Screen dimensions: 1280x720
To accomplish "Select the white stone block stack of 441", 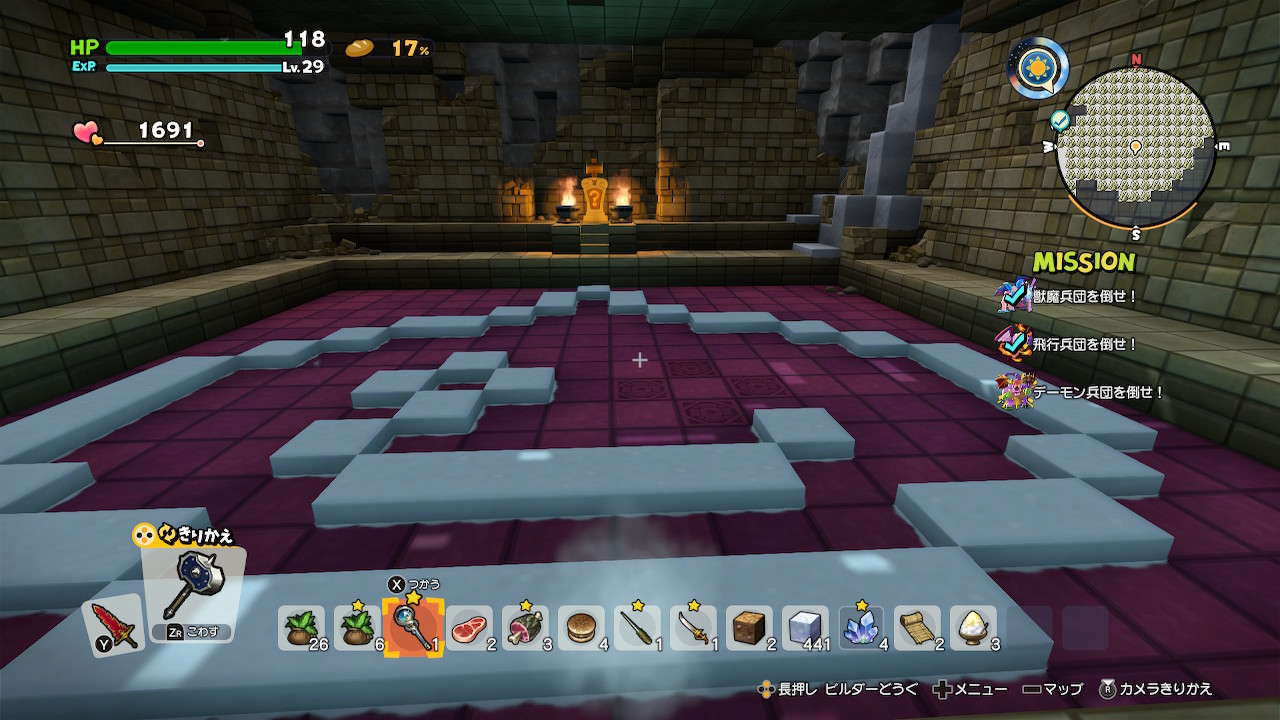I will pyautogui.click(x=805, y=629).
